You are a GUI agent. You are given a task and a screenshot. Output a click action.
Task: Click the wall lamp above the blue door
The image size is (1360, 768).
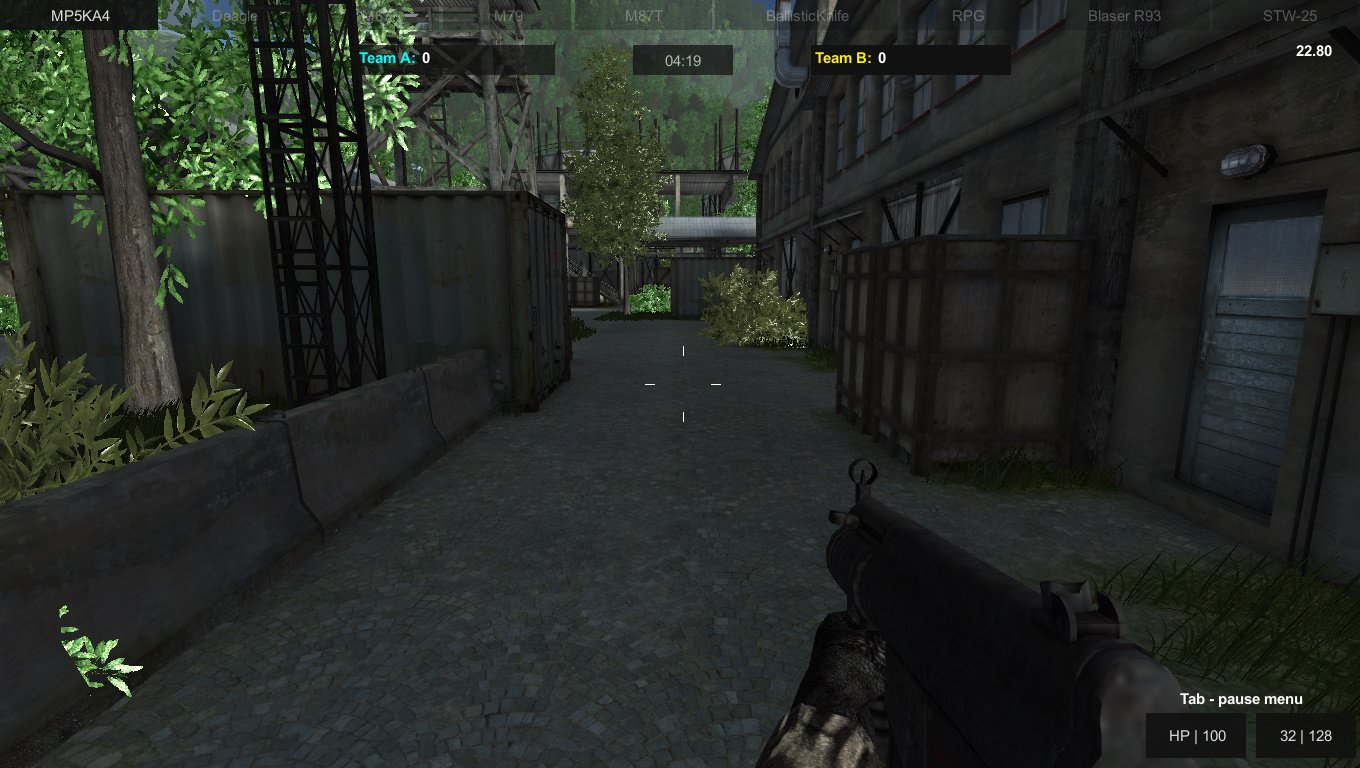(x=1243, y=160)
